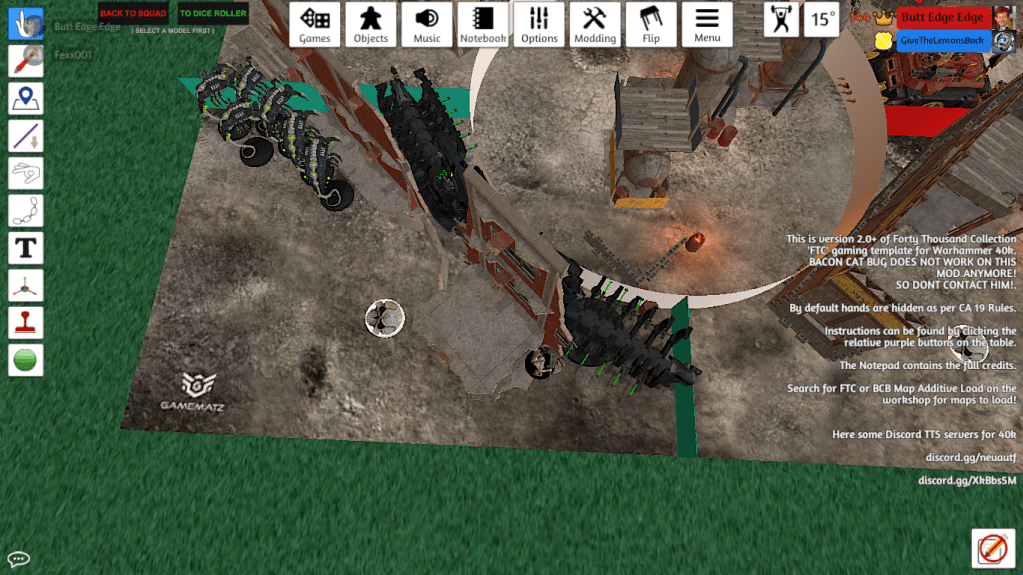Open the main Menu button
This screenshot has width=1023, height=575.
[707, 24]
